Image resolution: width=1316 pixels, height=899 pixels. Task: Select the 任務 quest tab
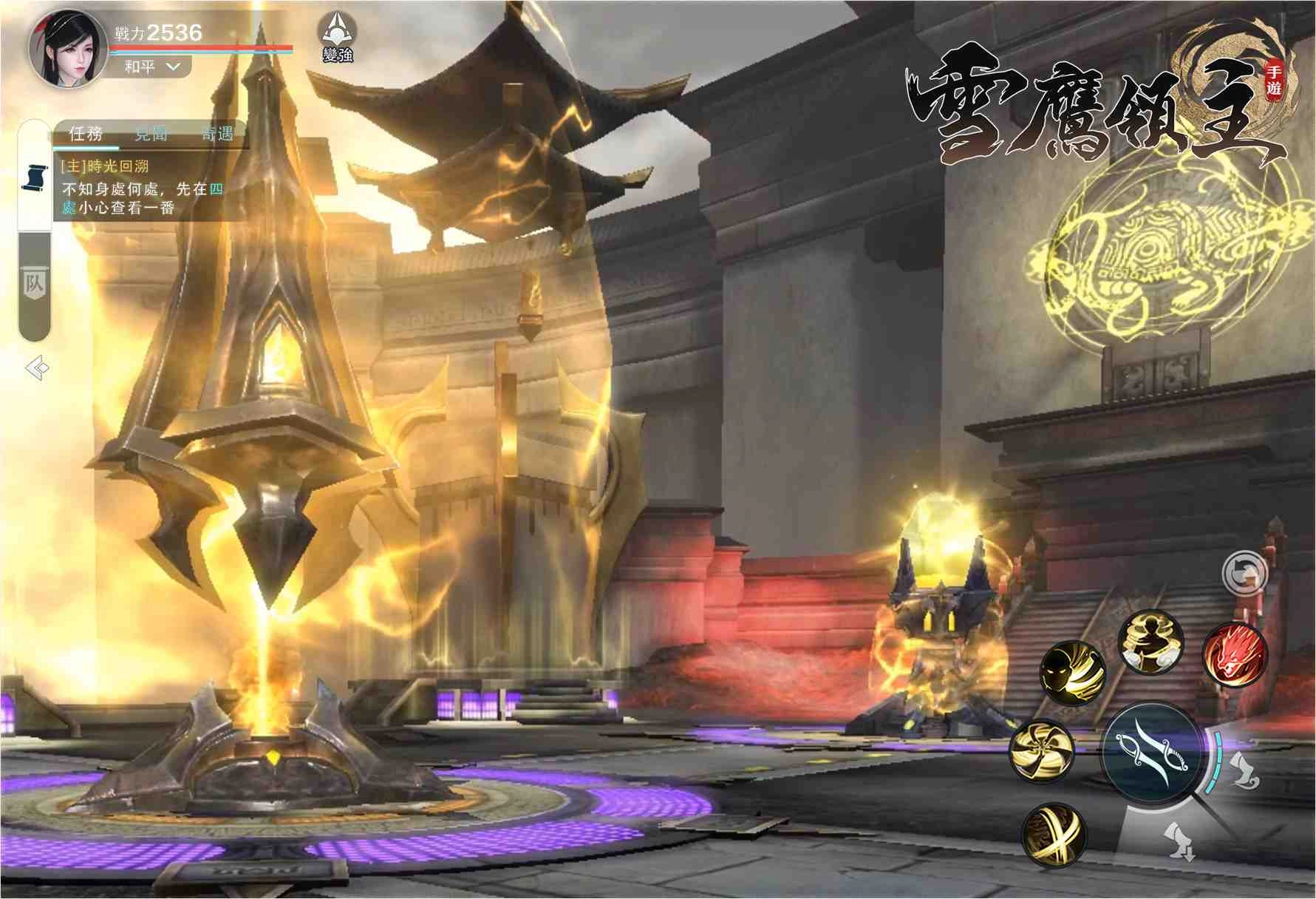click(x=86, y=132)
